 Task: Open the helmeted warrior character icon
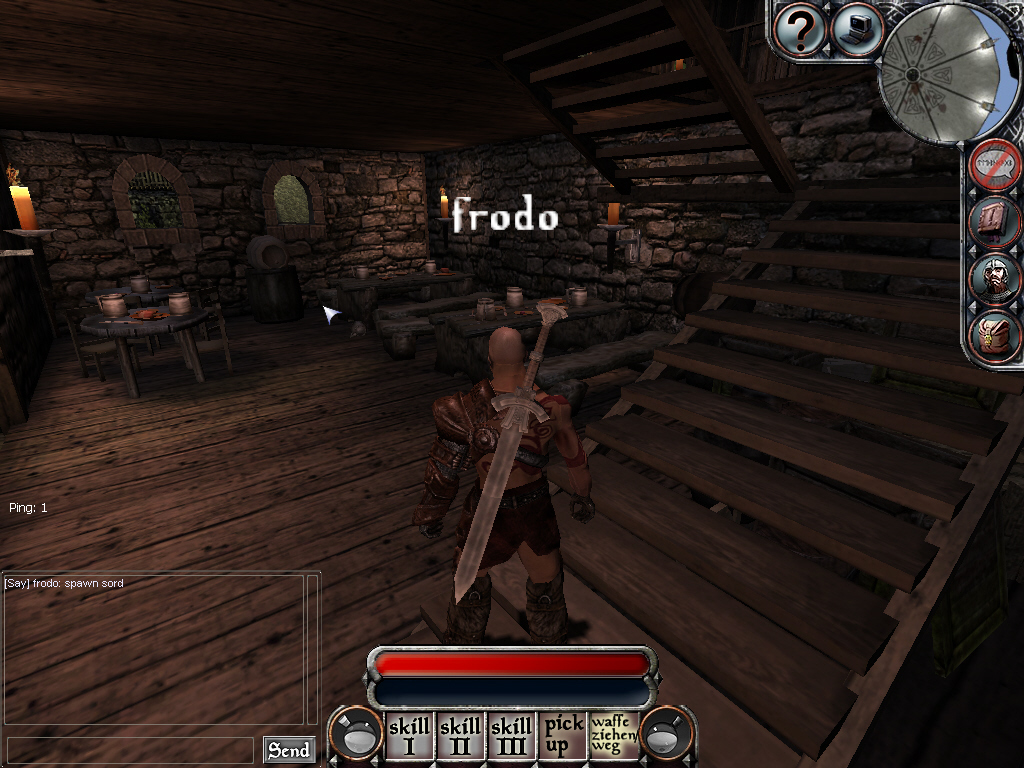click(994, 279)
